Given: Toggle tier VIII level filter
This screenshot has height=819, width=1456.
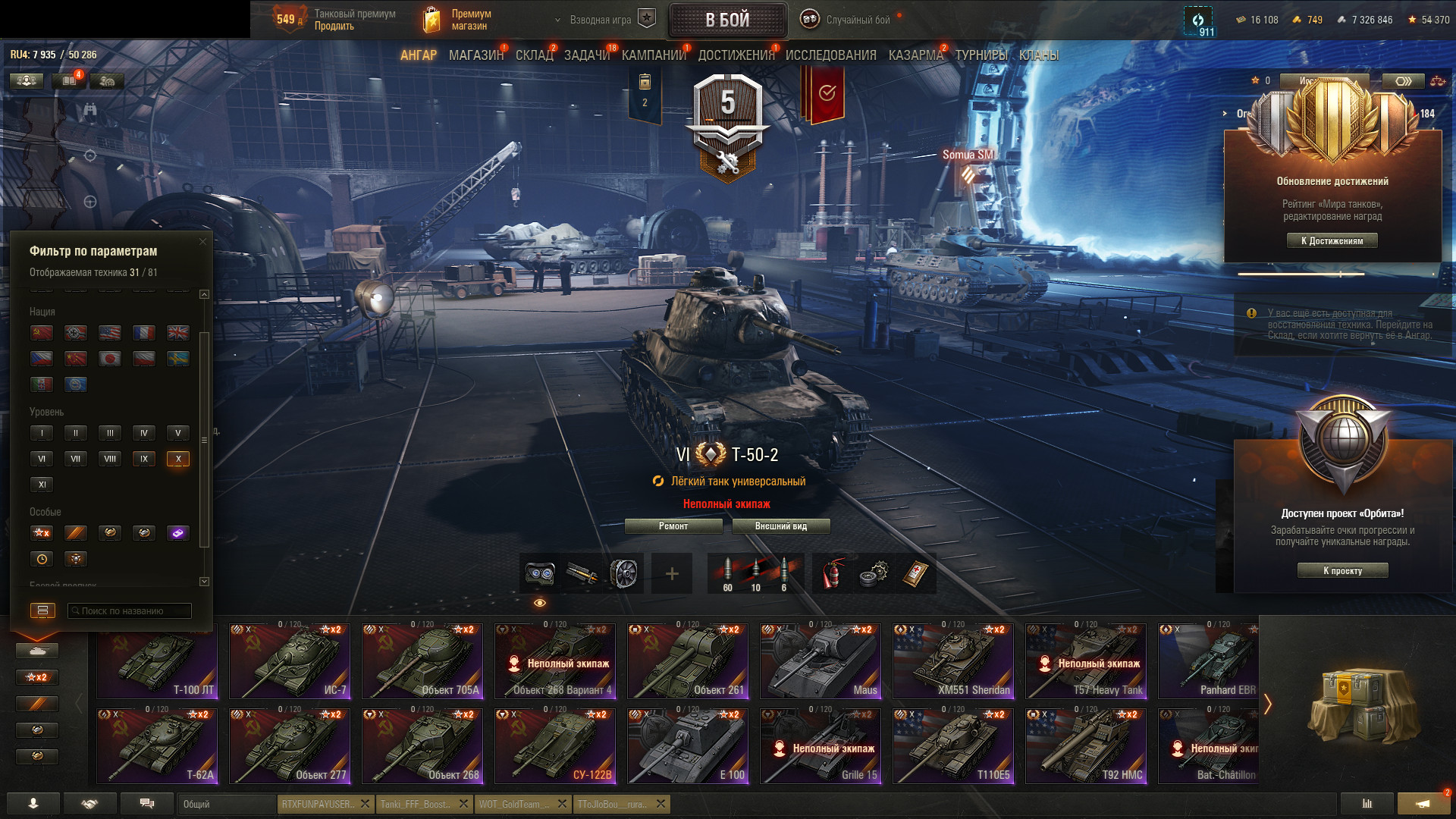Looking at the screenshot, I should pos(110,459).
